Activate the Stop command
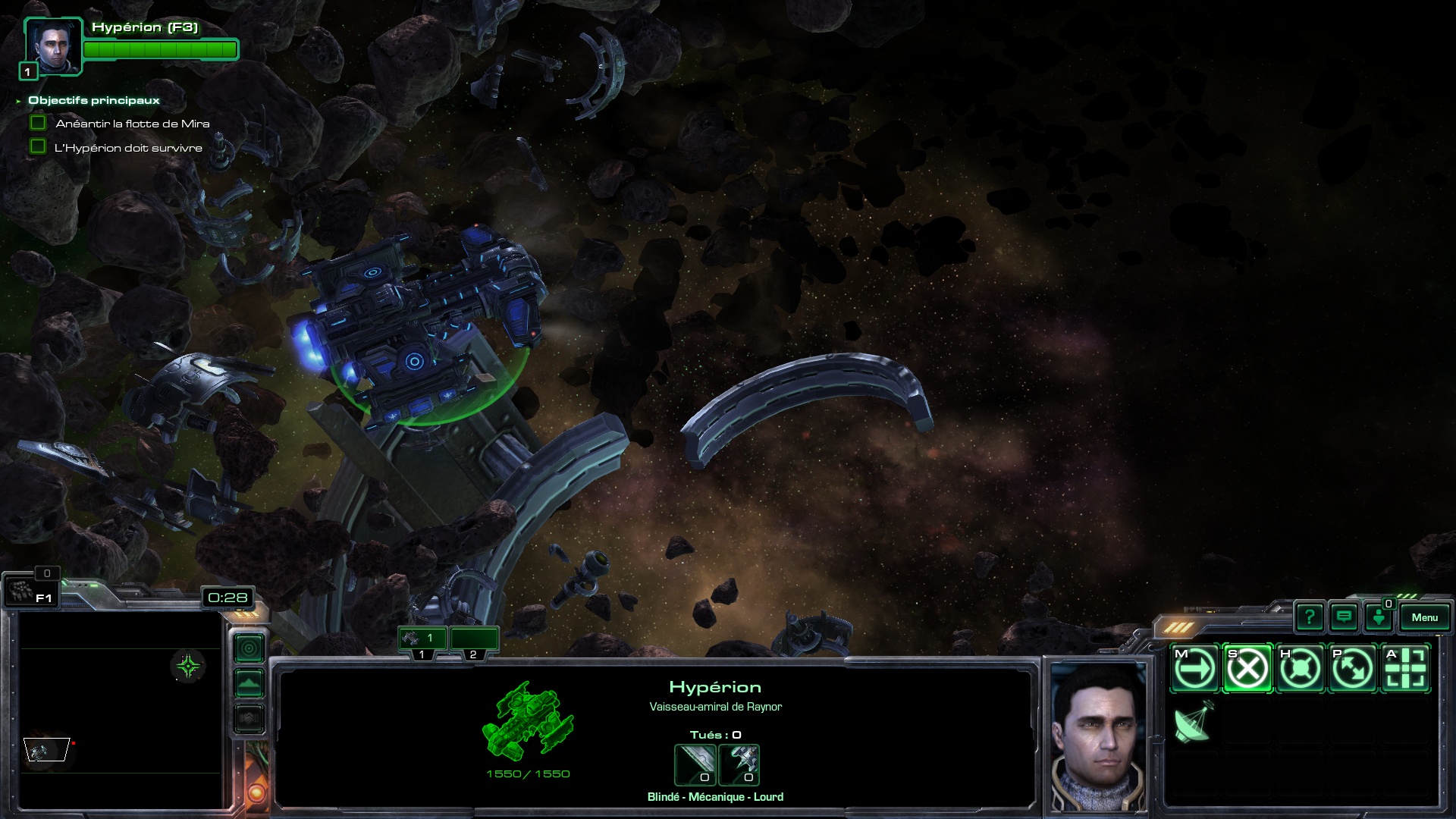The height and width of the screenshot is (819, 1456). coord(1247,669)
